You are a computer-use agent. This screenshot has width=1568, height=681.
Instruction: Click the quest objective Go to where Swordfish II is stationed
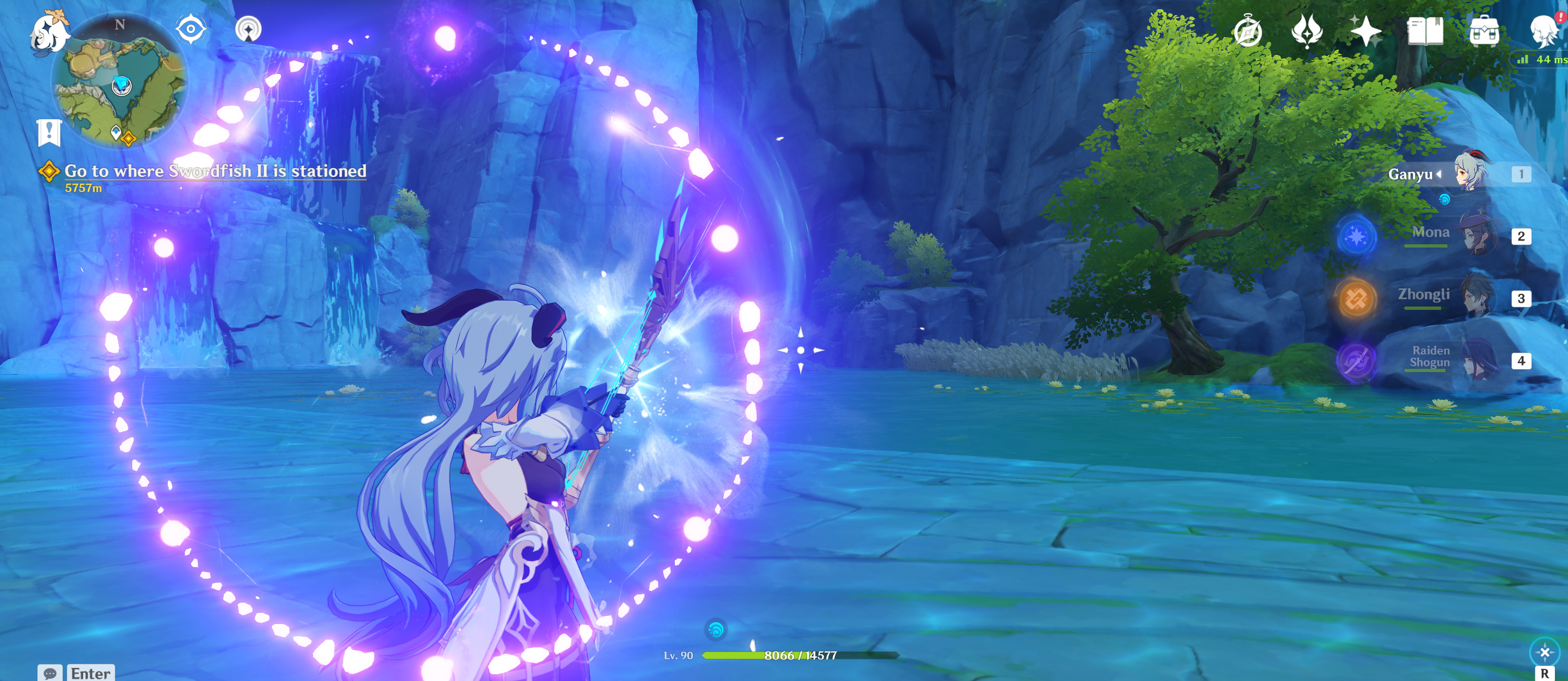(216, 171)
